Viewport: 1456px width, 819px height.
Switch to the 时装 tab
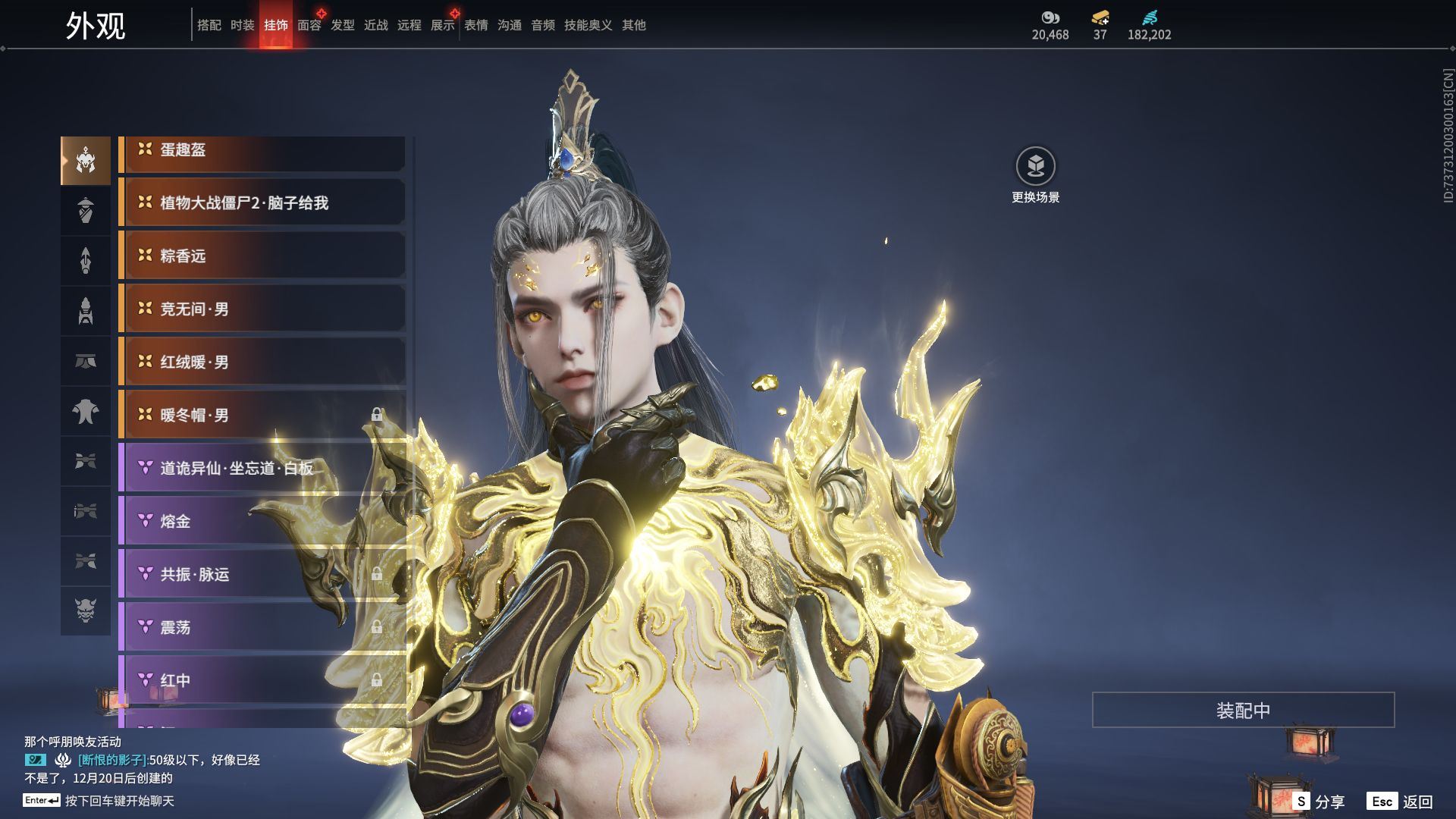coord(242,25)
